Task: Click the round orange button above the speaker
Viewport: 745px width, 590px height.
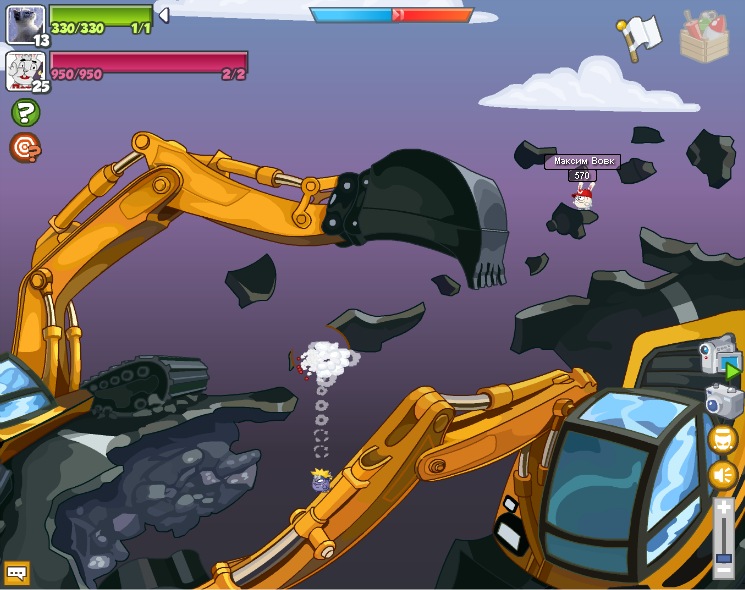Action: pos(723,439)
